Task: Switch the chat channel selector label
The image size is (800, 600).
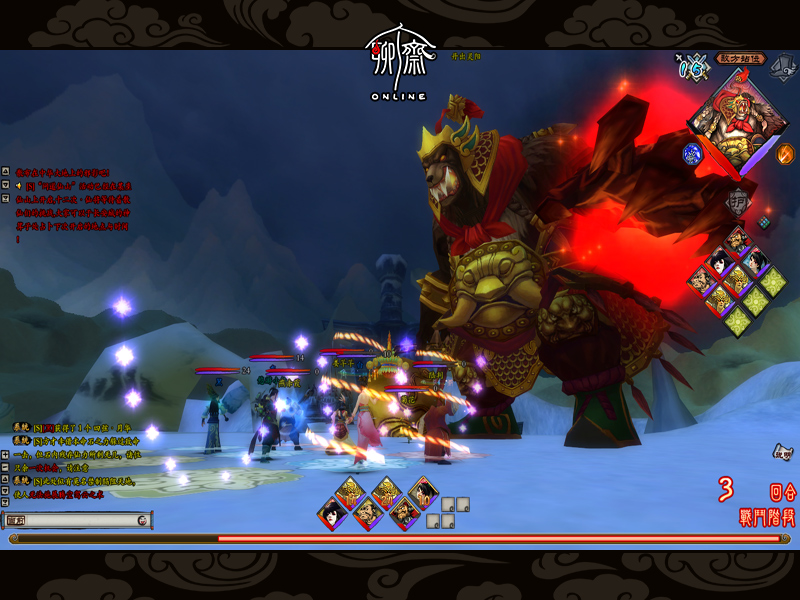Action: pyautogui.click(x=17, y=520)
